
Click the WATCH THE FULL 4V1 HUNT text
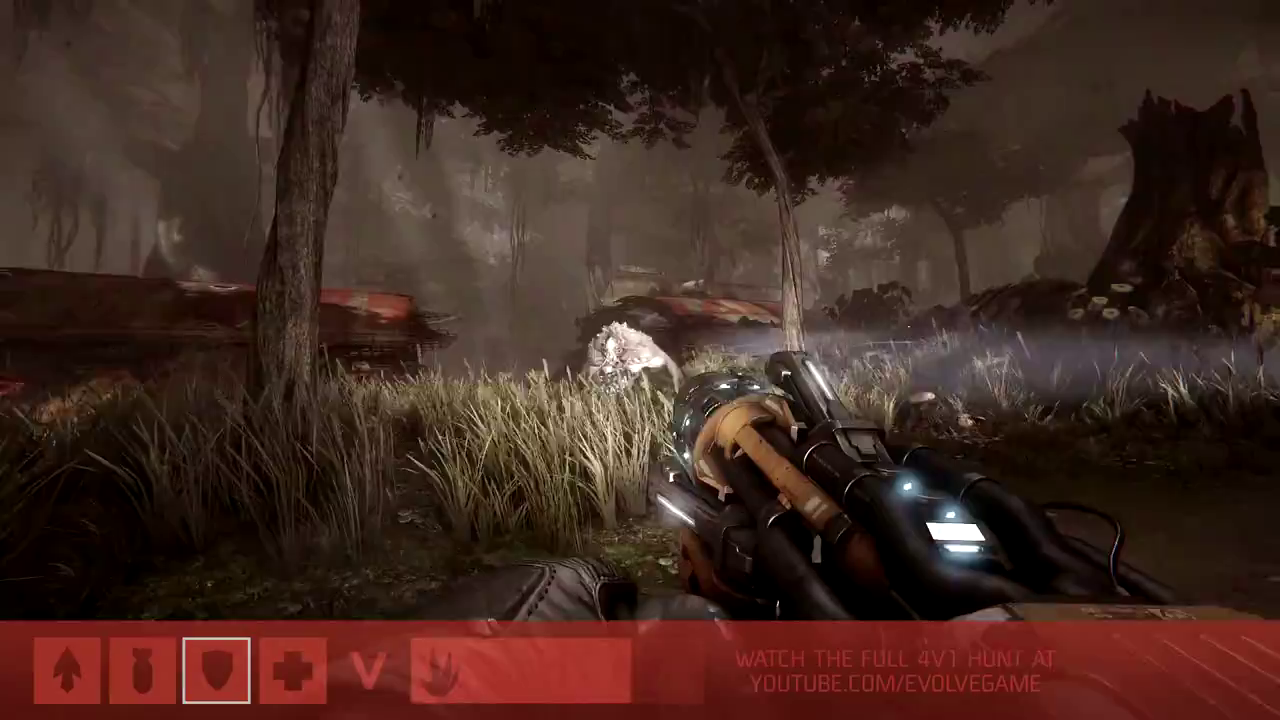(x=895, y=658)
